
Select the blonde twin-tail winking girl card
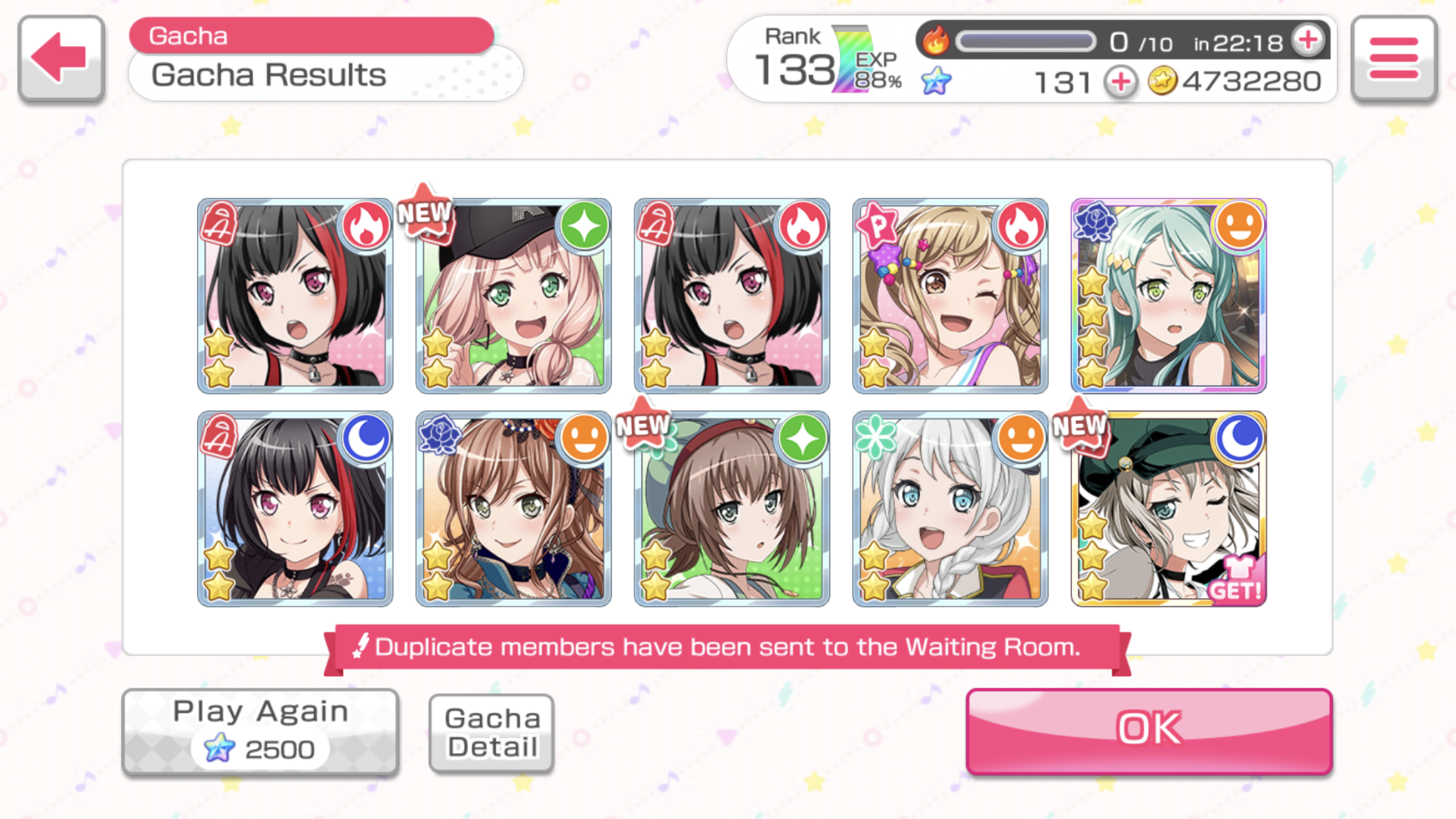(x=950, y=295)
